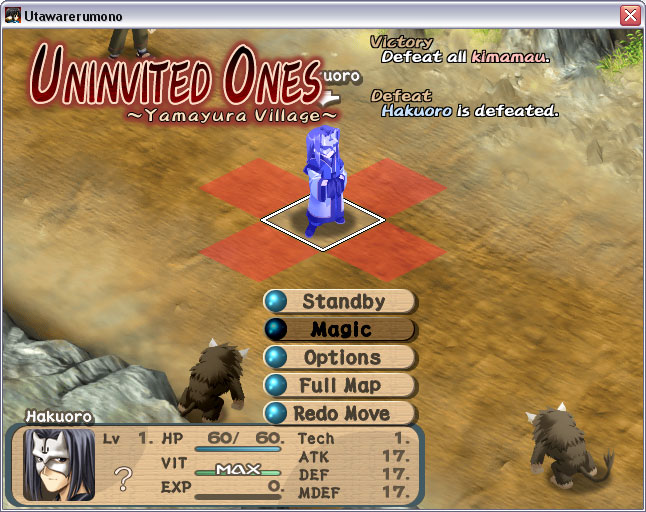Choose Standby from the action menu
This screenshot has width=646, height=512.
(x=341, y=302)
